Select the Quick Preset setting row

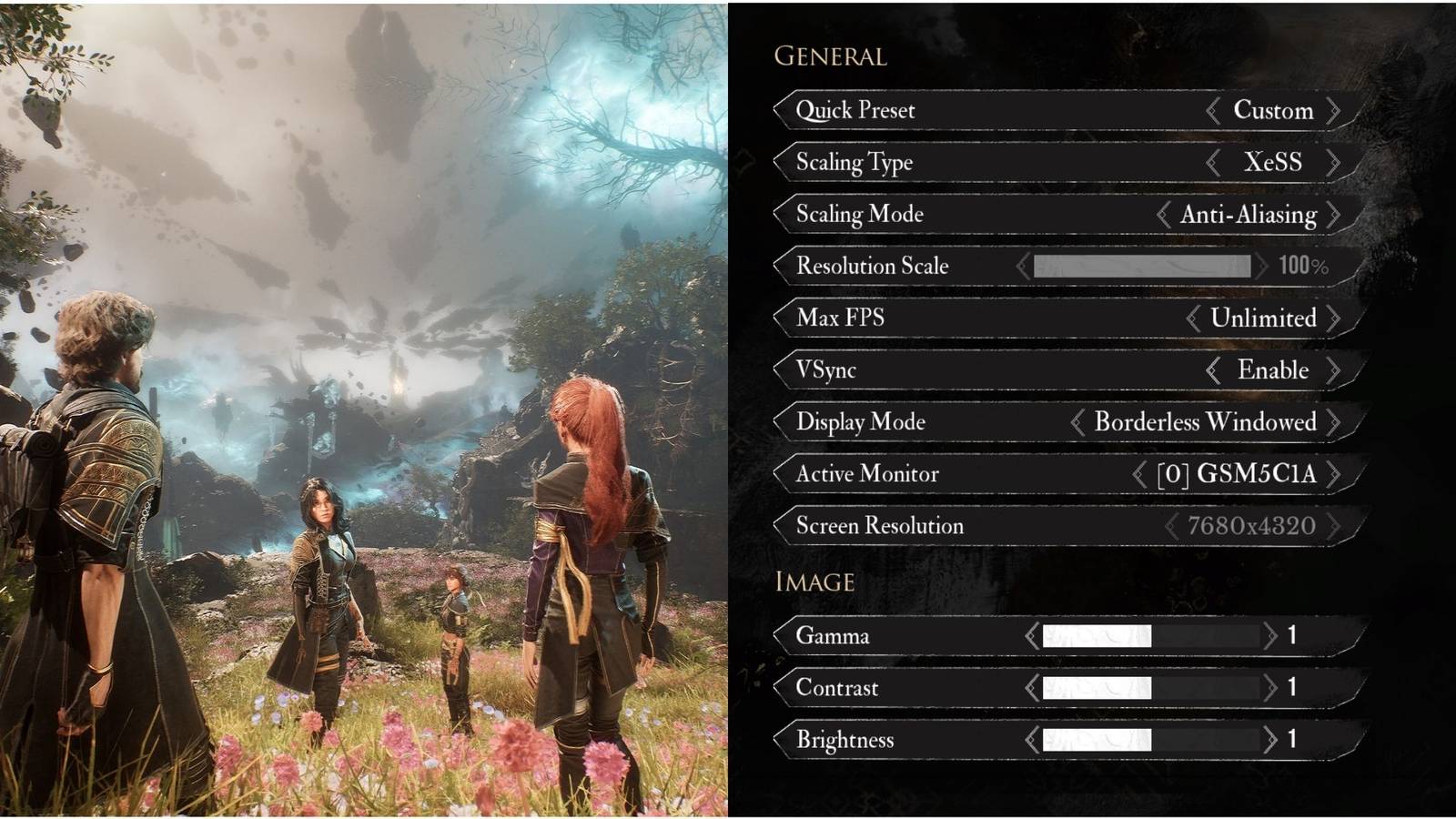point(910,110)
